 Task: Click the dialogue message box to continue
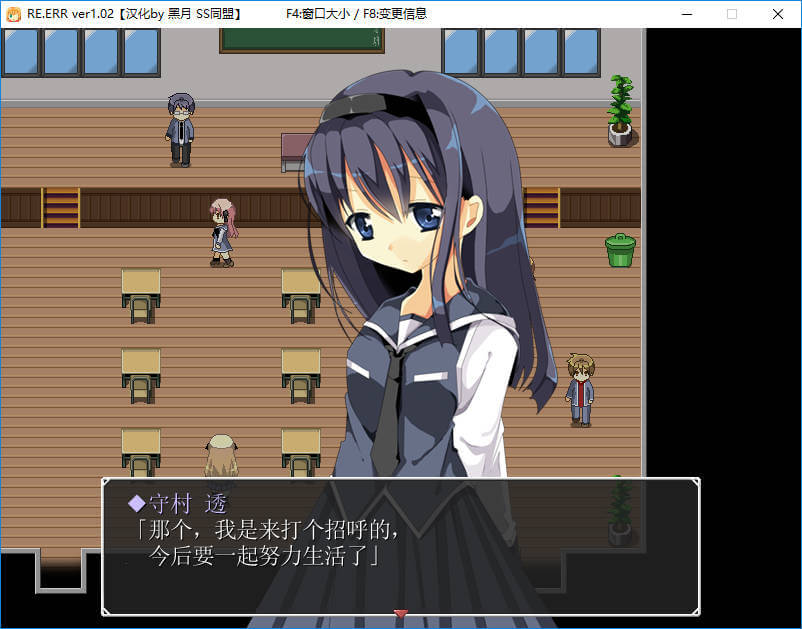[x=400, y=546]
